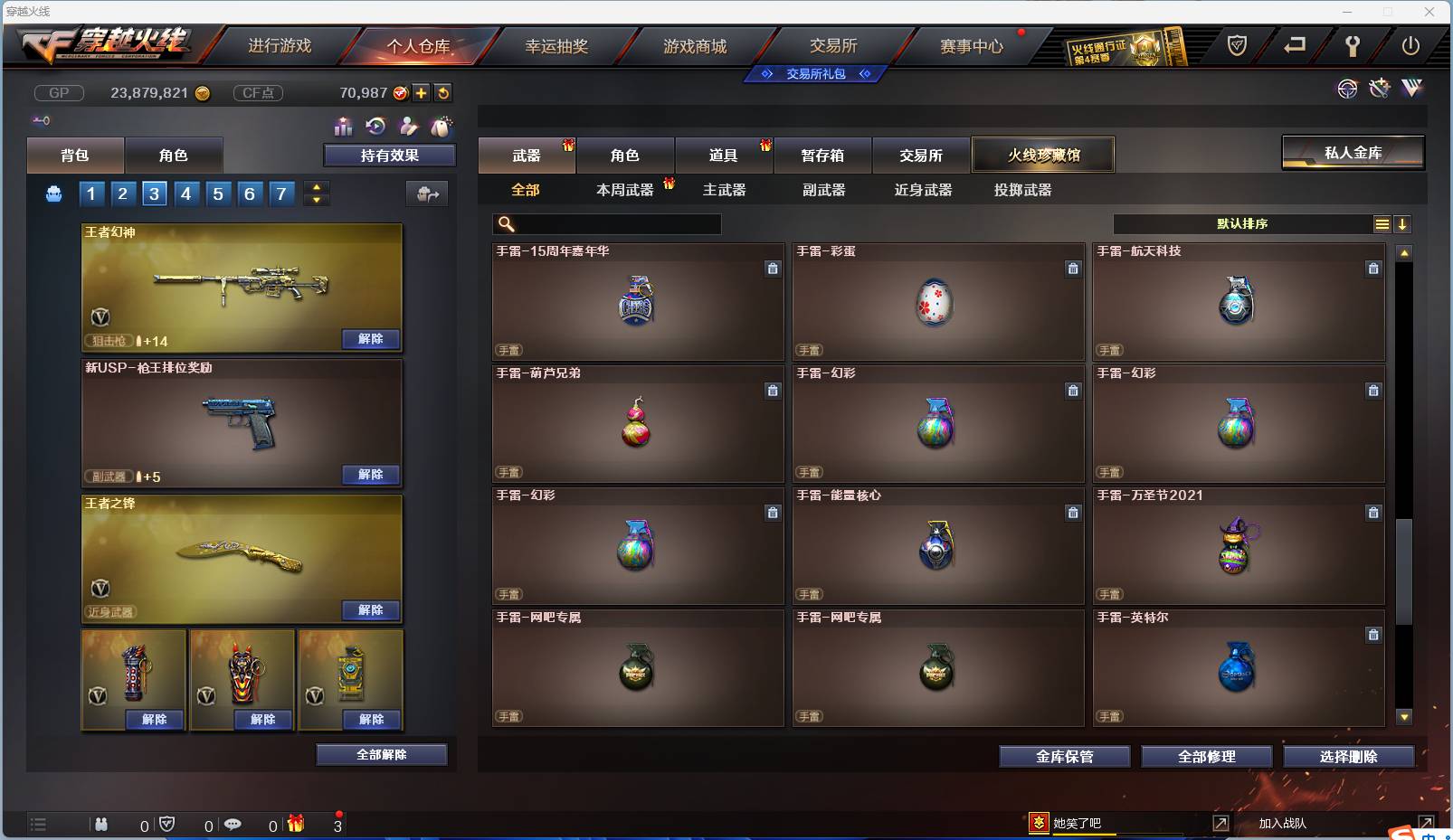
Task: Open the crosshair customization icon
Action: (x=1348, y=88)
